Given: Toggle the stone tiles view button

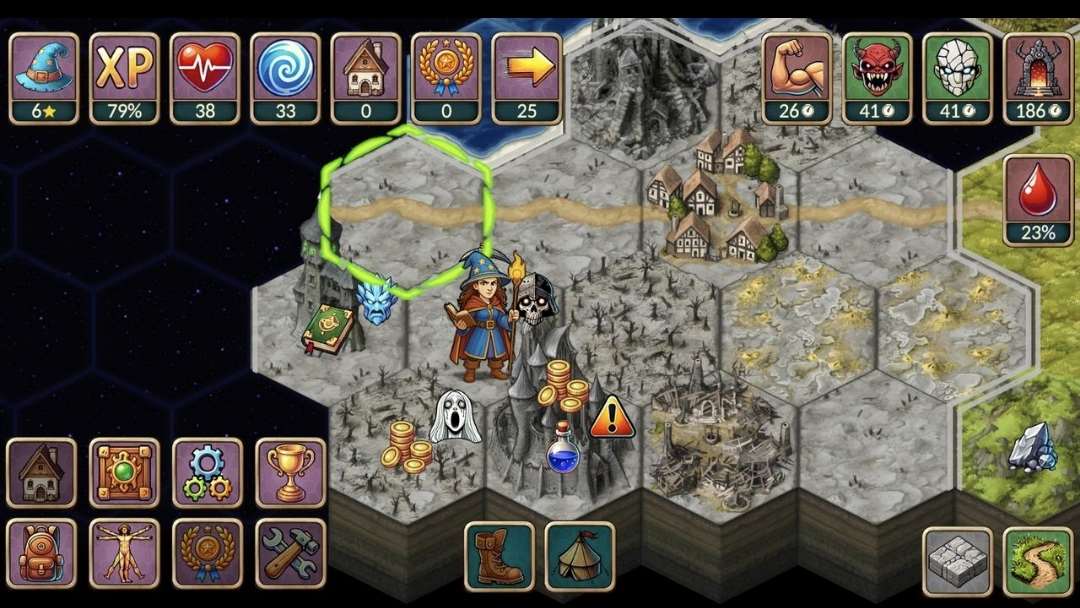Looking at the screenshot, I should tap(957, 561).
